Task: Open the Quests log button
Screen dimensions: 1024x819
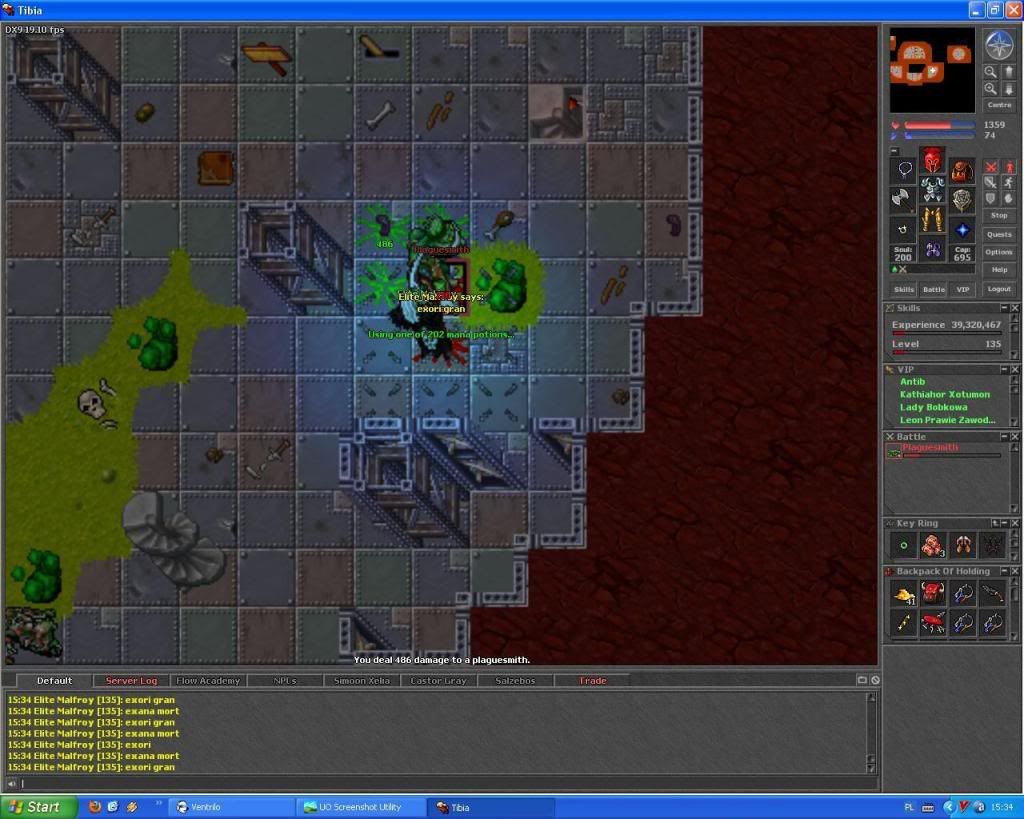Action: pyautogui.click(x=999, y=234)
